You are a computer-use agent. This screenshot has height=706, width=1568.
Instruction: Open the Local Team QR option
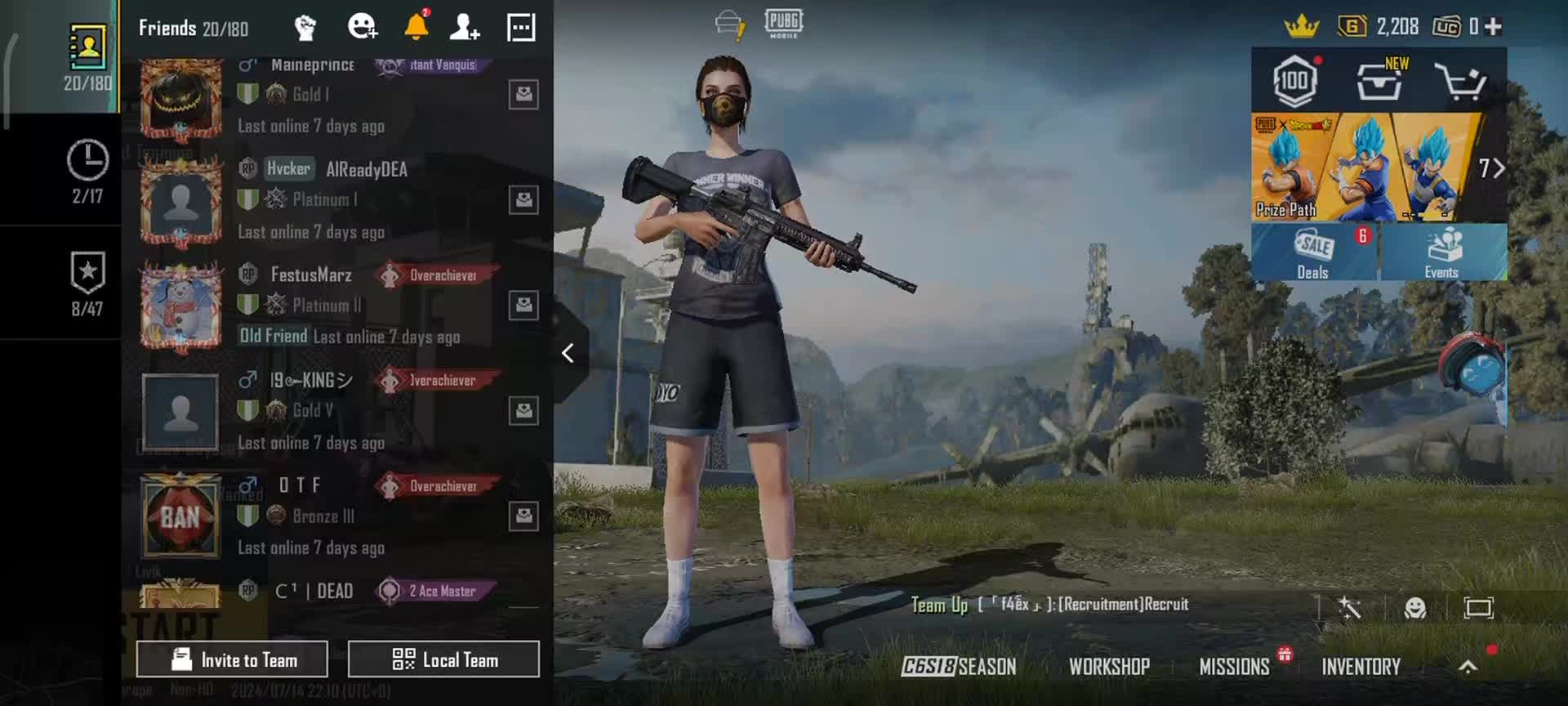tap(443, 659)
